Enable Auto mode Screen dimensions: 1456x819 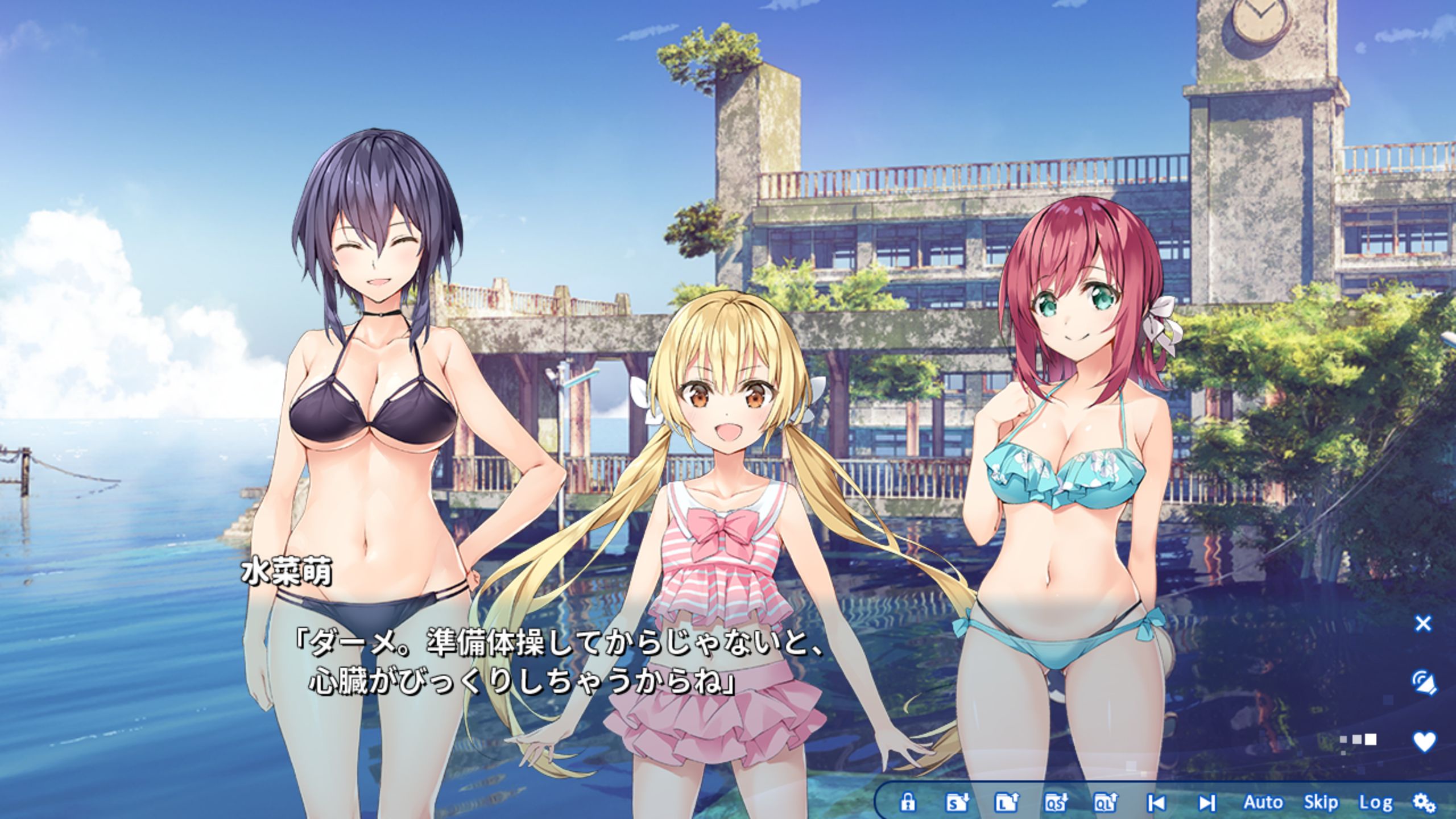pos(1263,803)
